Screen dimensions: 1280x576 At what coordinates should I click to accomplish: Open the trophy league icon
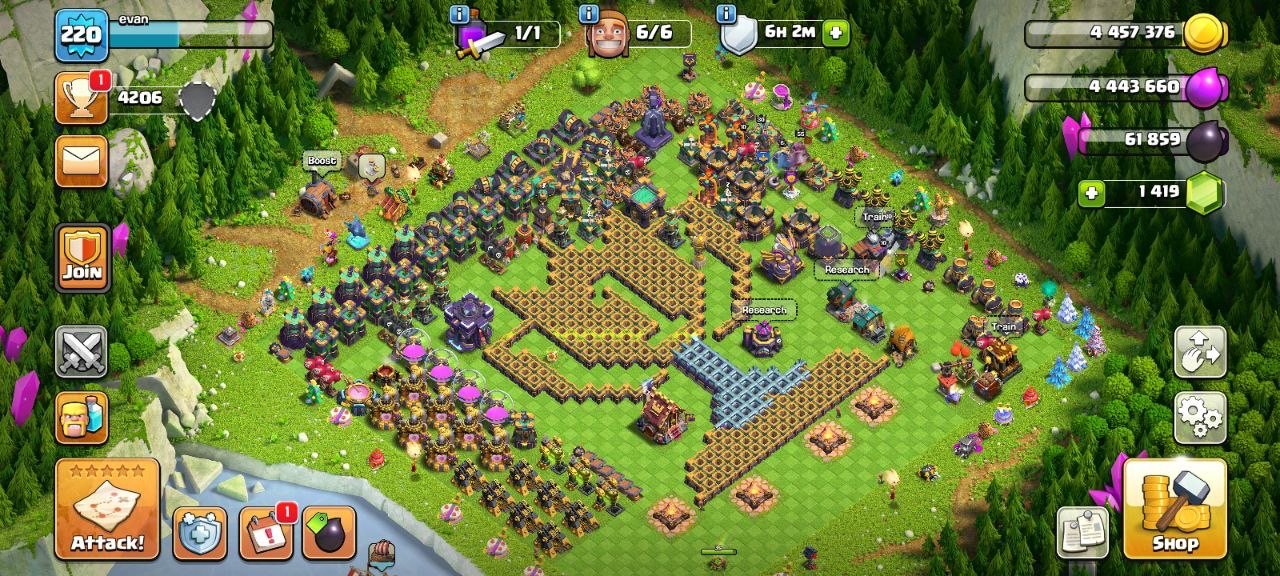pos(82,98)
